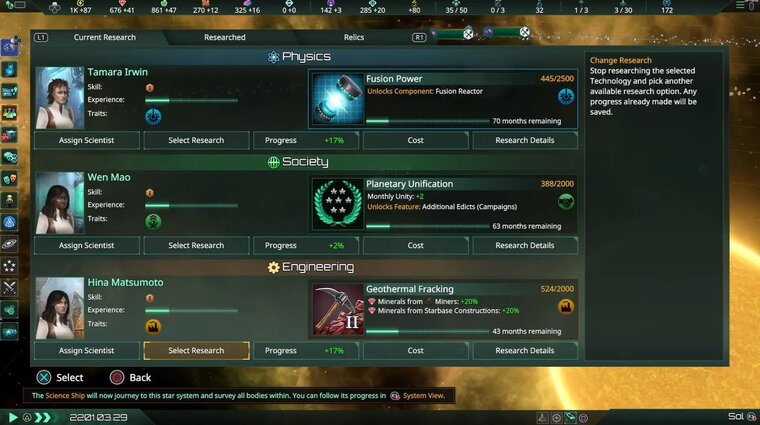Image resolution: width=760 pixels, height=425 pixels.
Task: Choose the Geothermal Fracking technology card
Action: (443, 310)
